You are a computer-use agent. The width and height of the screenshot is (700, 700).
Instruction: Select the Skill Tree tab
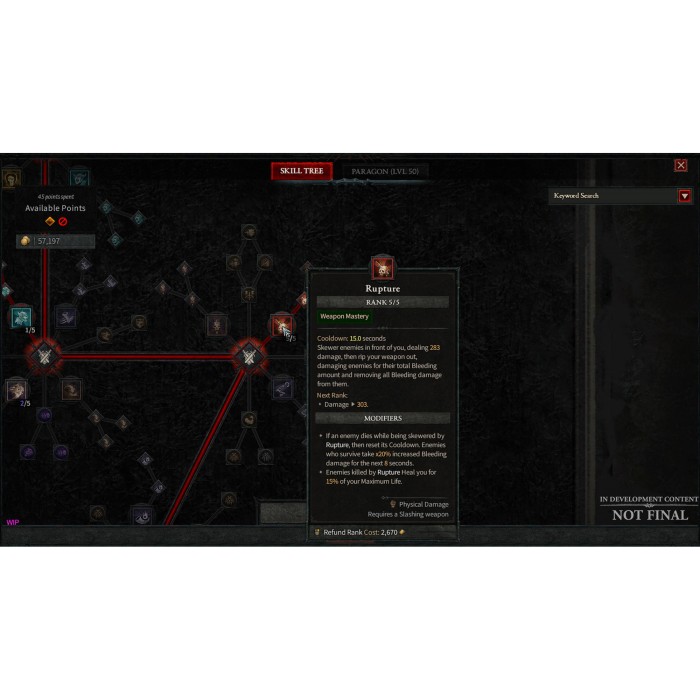coord(301,171)
